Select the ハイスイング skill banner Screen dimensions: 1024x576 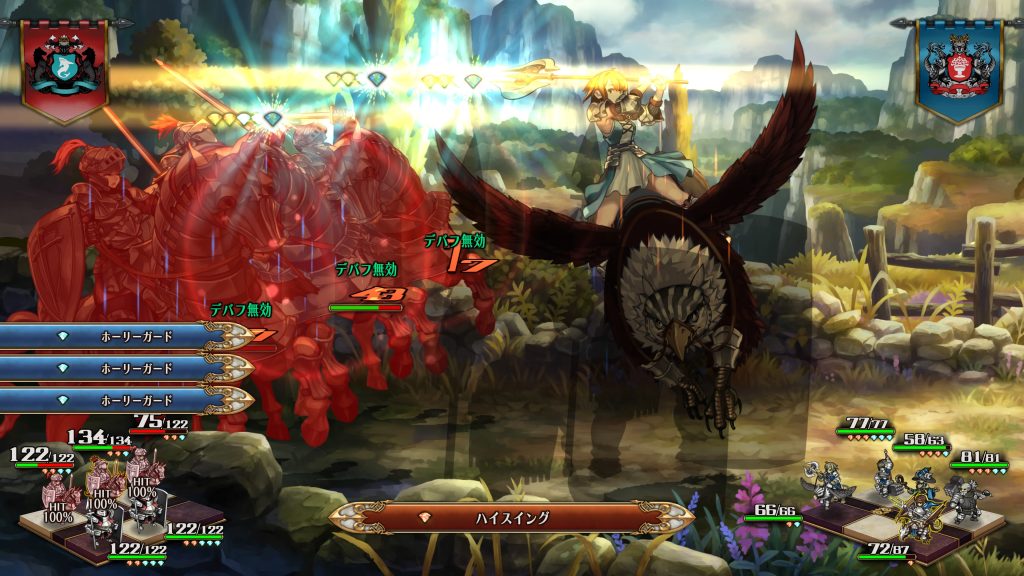pyautogui.click(x=511, y=517)
